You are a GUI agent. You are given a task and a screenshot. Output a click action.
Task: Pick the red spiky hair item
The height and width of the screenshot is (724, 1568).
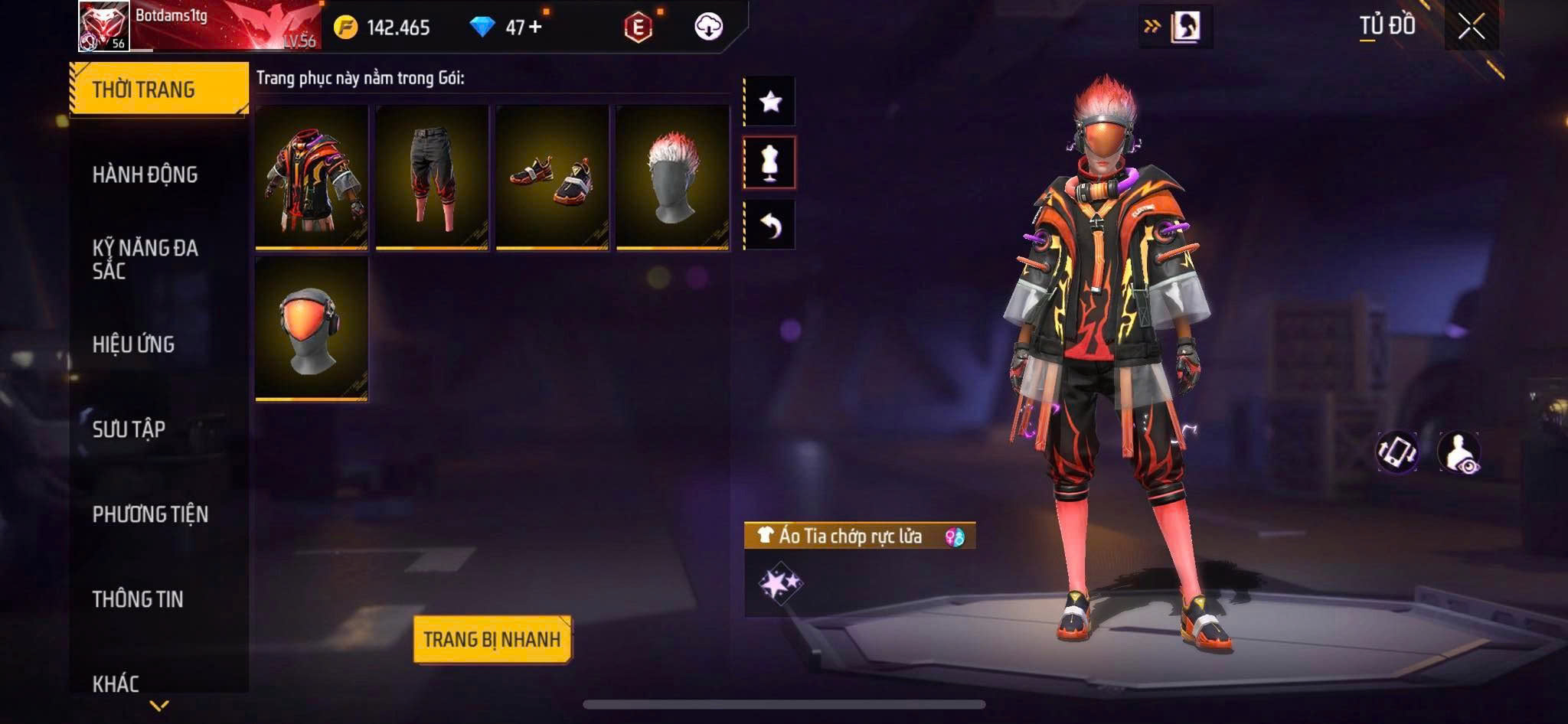(672, 178)
